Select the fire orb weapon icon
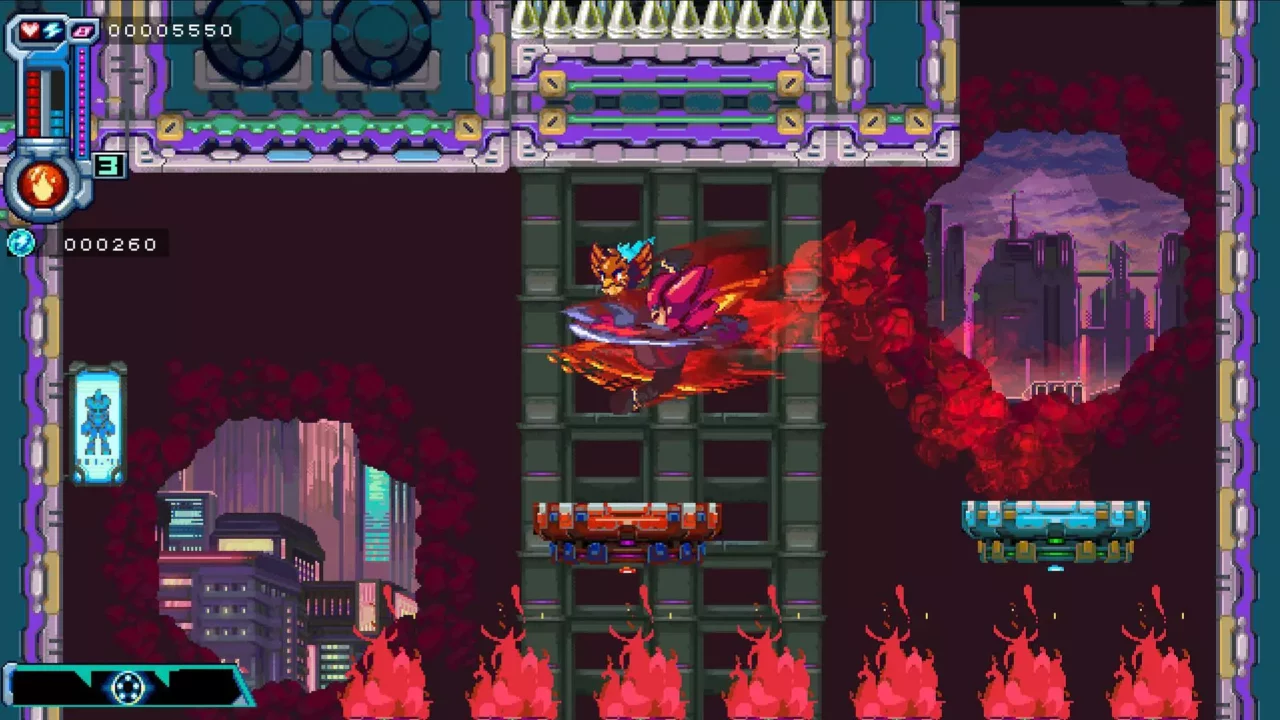Image resolution: width=1280 pixels, height=720 pixels. pos(41,182)
